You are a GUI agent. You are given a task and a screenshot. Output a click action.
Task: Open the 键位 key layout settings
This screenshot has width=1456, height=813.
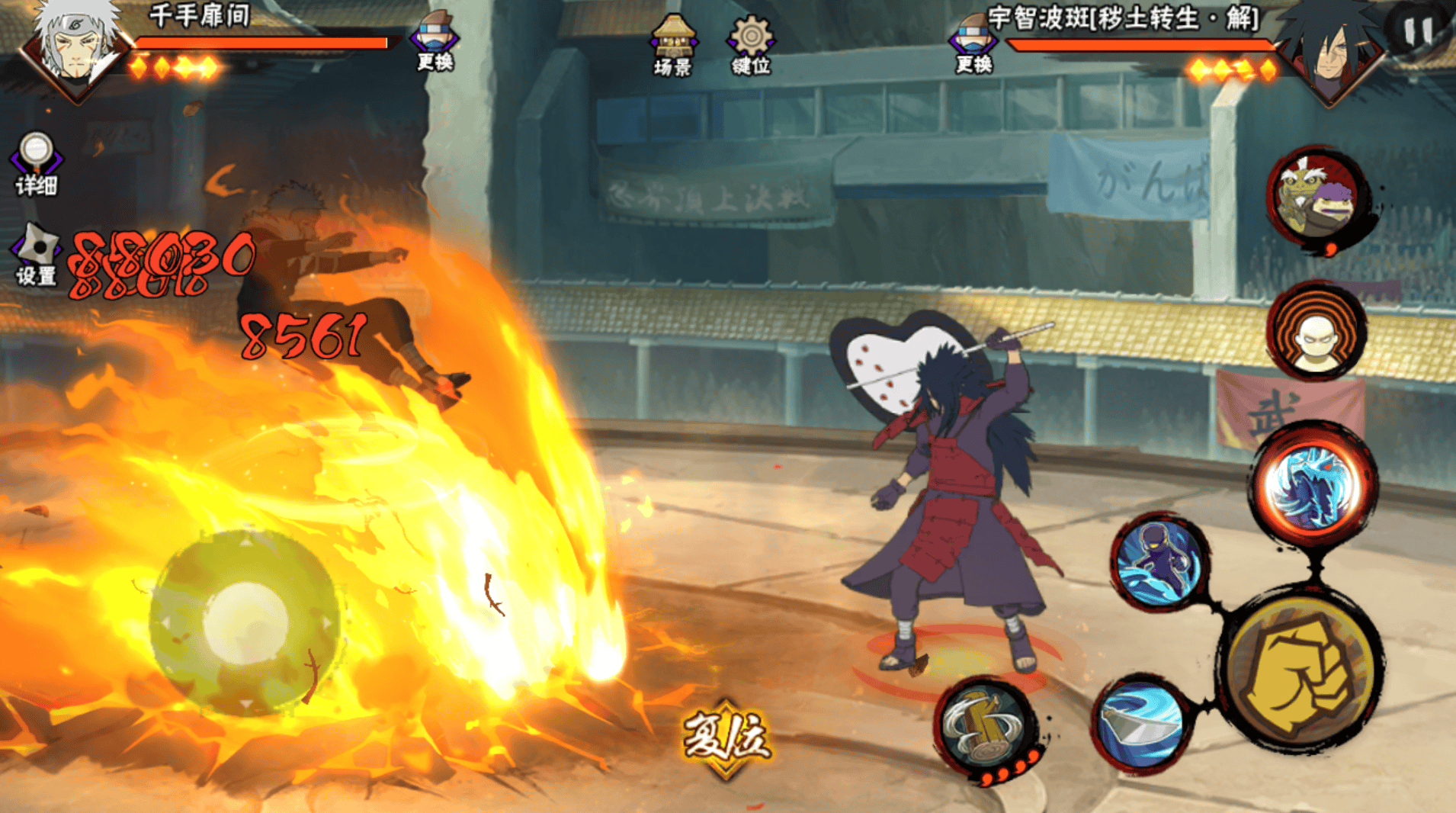coord(751,46)
